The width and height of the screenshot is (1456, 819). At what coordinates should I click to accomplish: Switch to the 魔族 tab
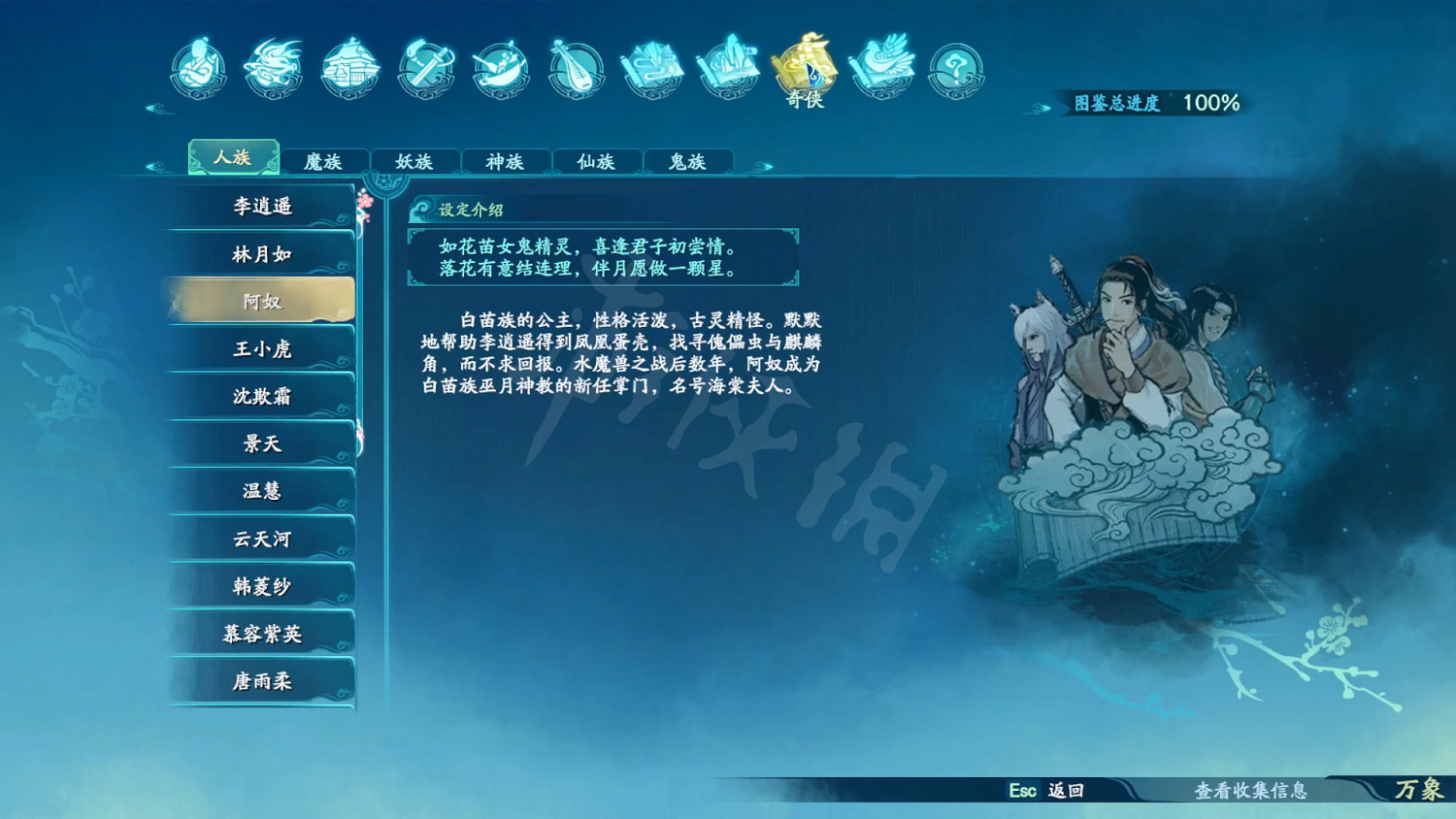click(323, 161)
